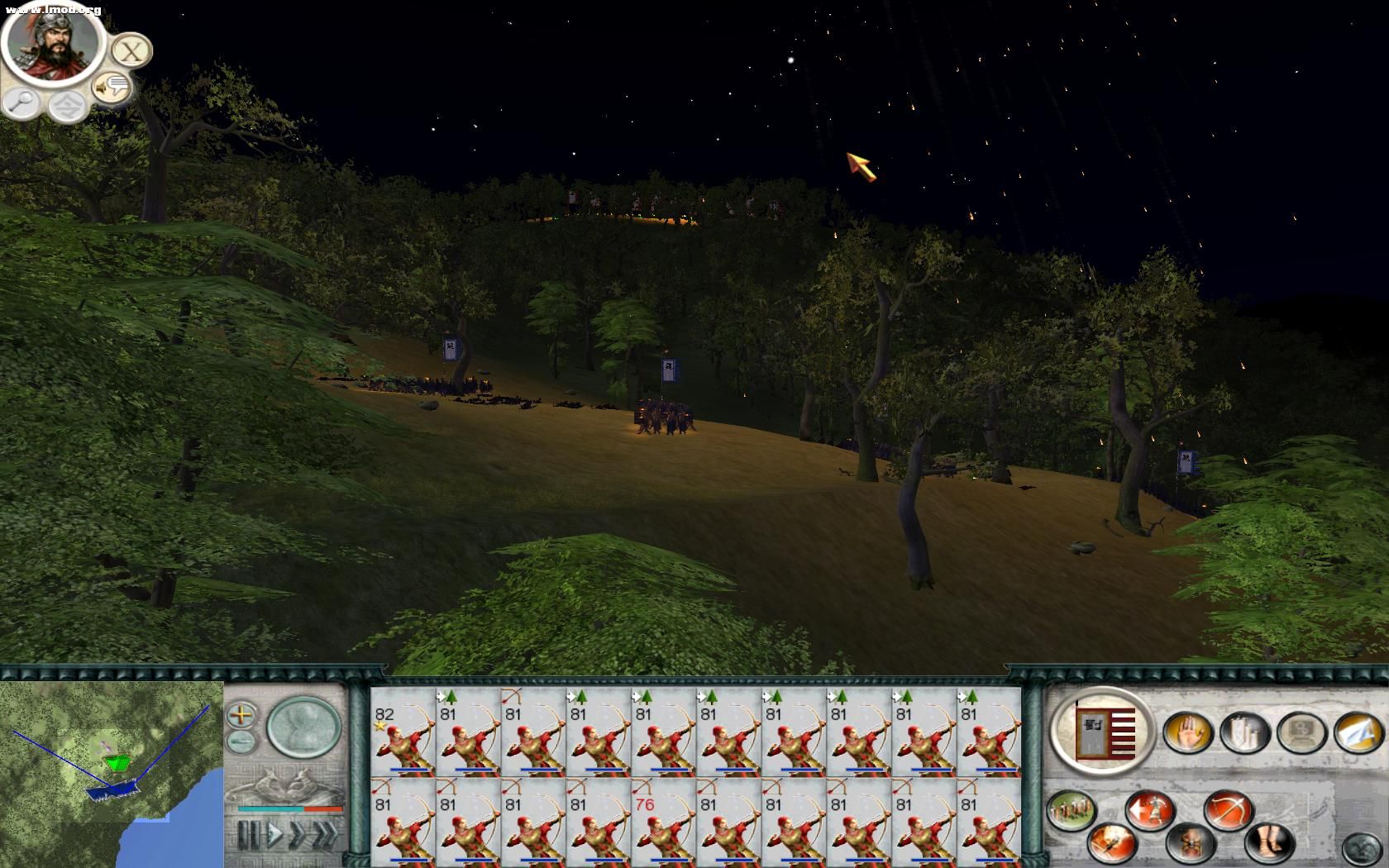Toggle run mode with the feet icon
1389x868 pixels.
1268,843
